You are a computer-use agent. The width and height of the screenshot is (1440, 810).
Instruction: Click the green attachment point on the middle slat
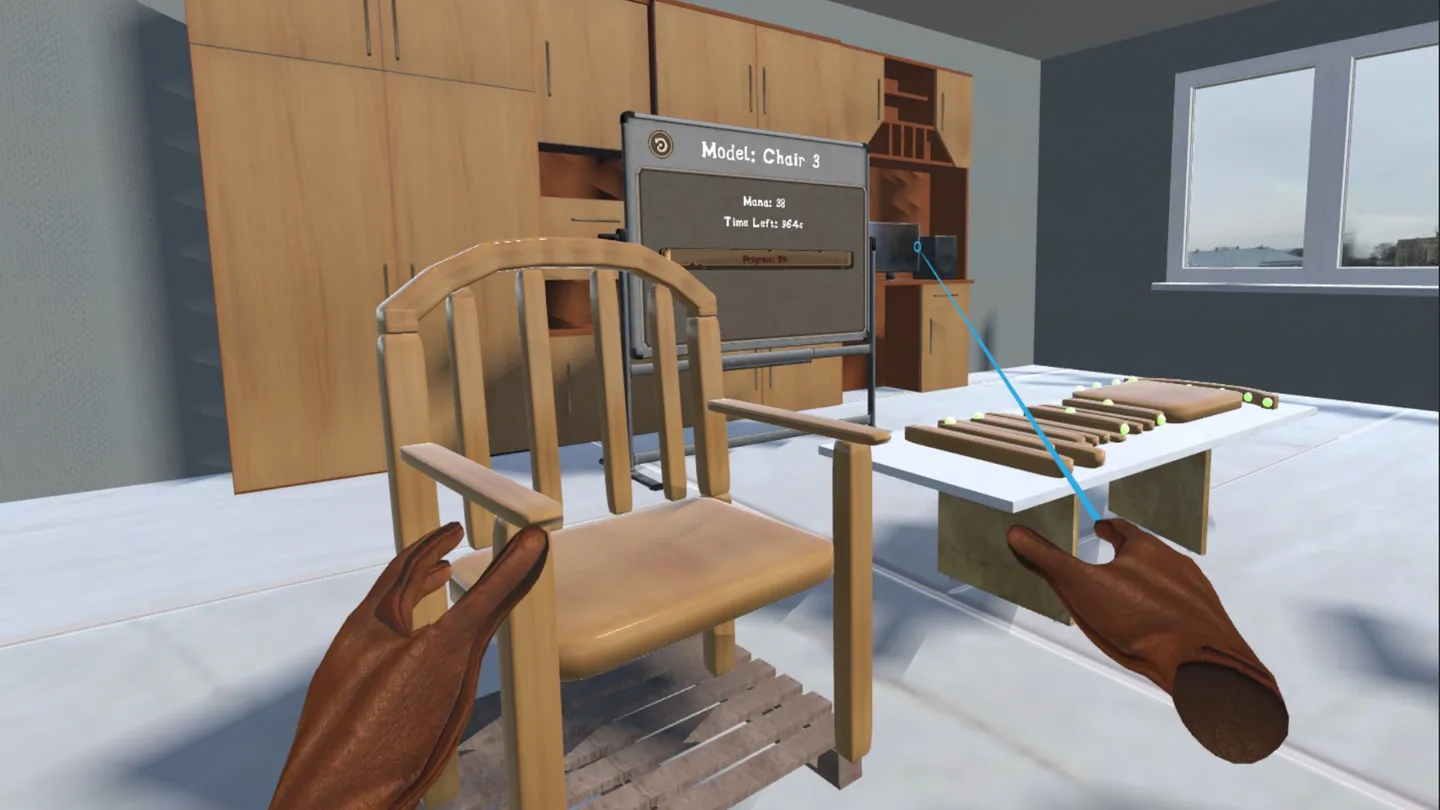[x=1106, y=401]
